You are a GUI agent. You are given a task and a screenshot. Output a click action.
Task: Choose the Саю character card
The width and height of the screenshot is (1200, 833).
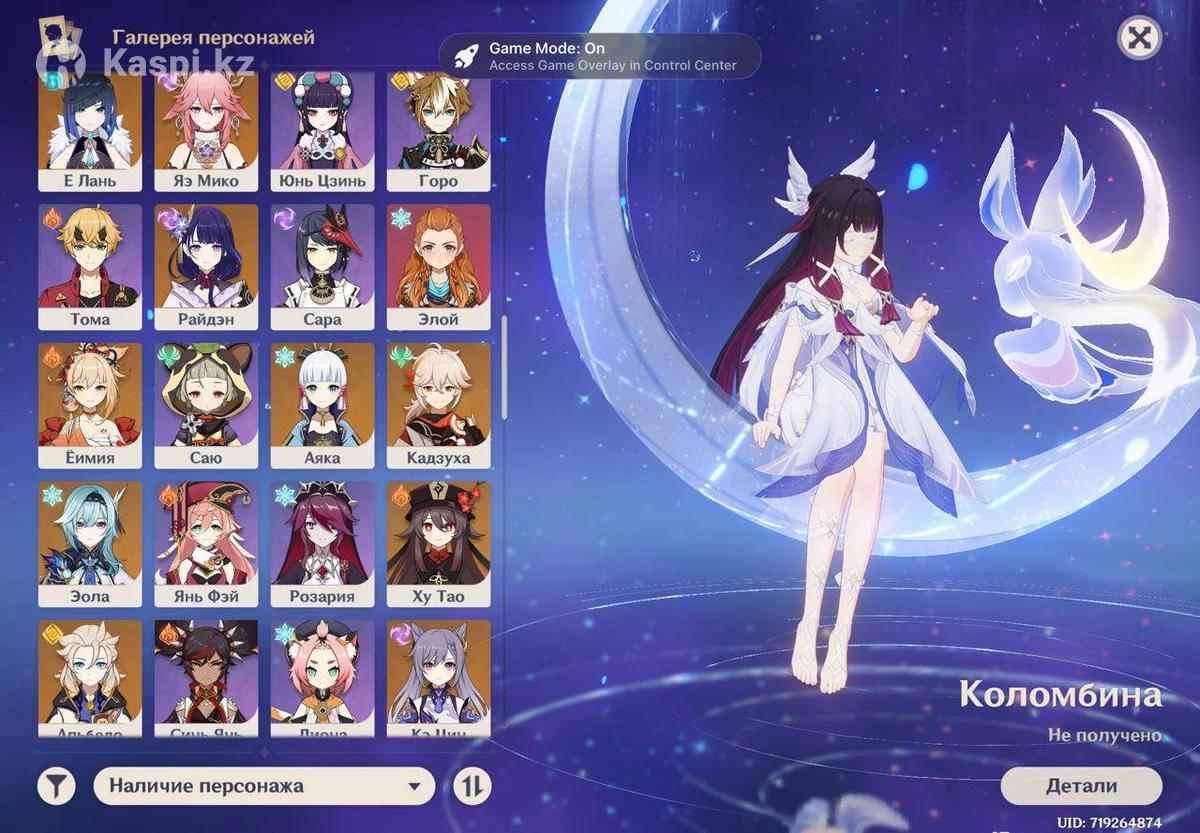[x=206, y=405]
